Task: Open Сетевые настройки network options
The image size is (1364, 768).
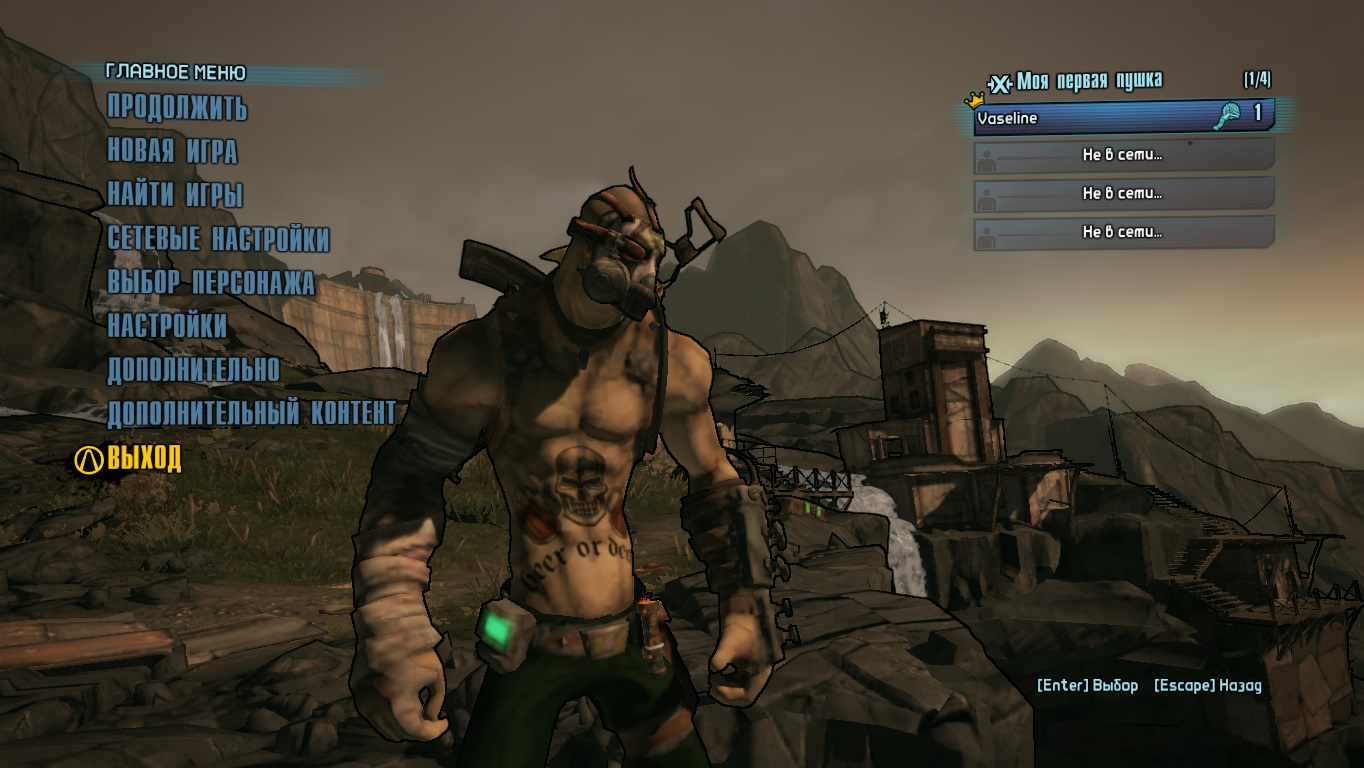Action: pos(218,239)
